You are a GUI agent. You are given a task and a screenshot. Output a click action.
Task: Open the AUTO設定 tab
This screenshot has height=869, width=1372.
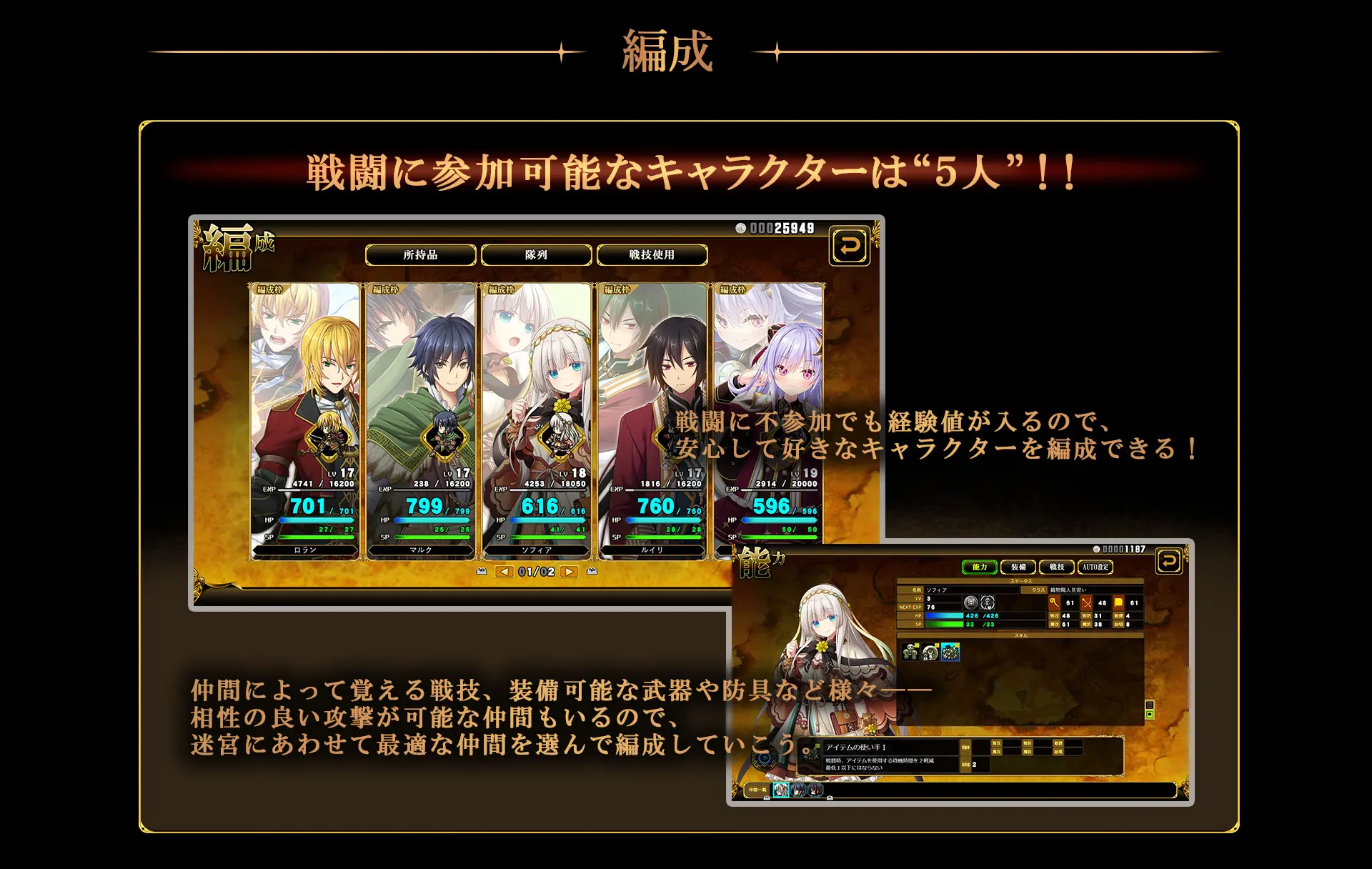pos(1095,567)
